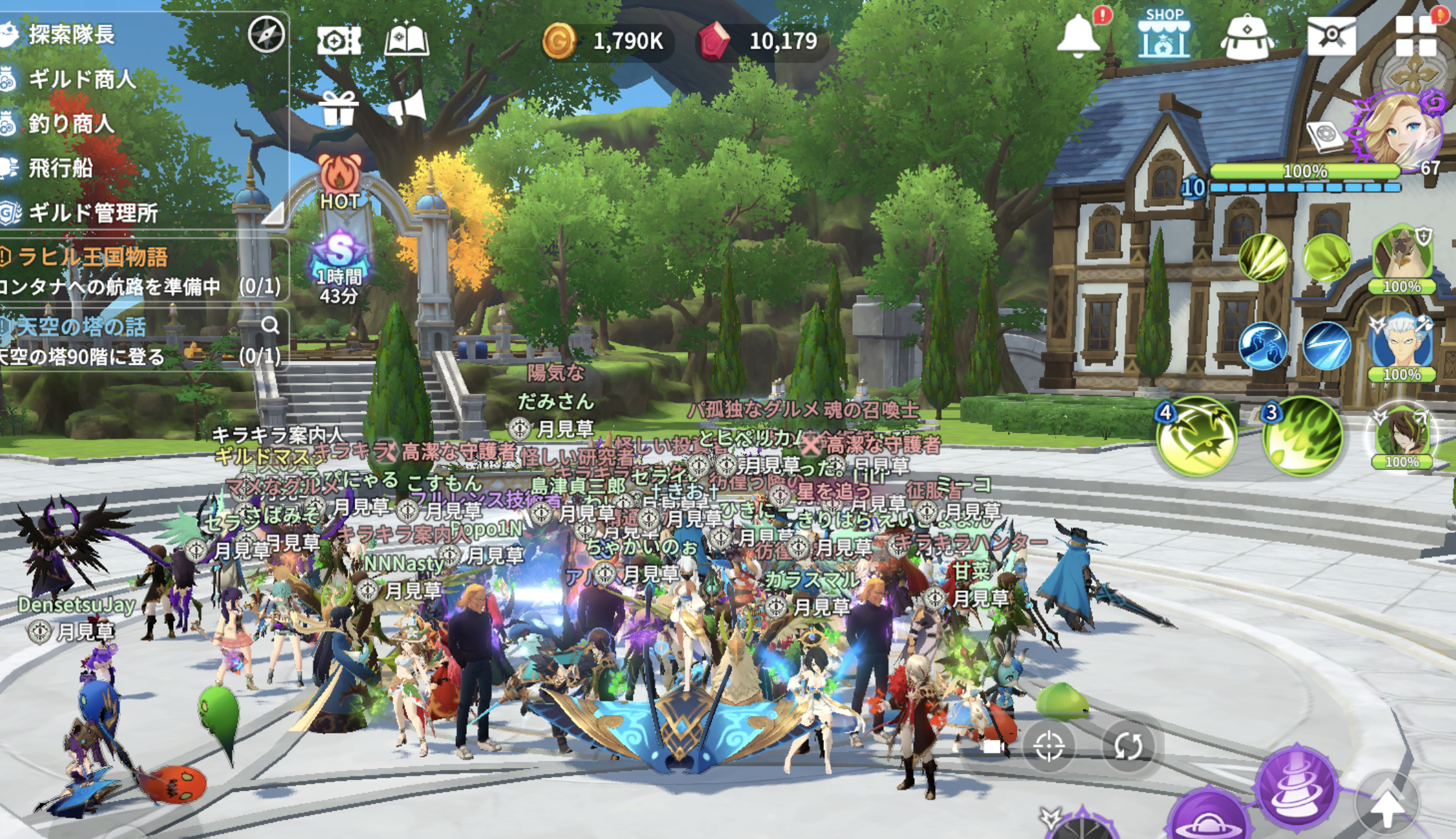Visit the SHOP
The height and width of the screenshot is (839, 1456).
pos(1164,34)
